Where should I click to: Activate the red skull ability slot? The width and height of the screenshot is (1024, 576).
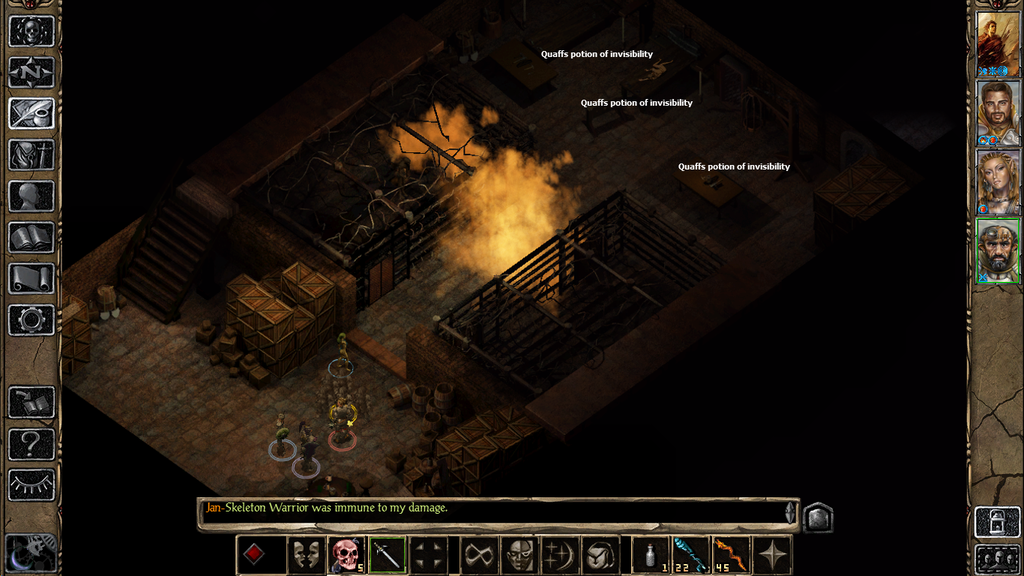click(x=346, y=555)
